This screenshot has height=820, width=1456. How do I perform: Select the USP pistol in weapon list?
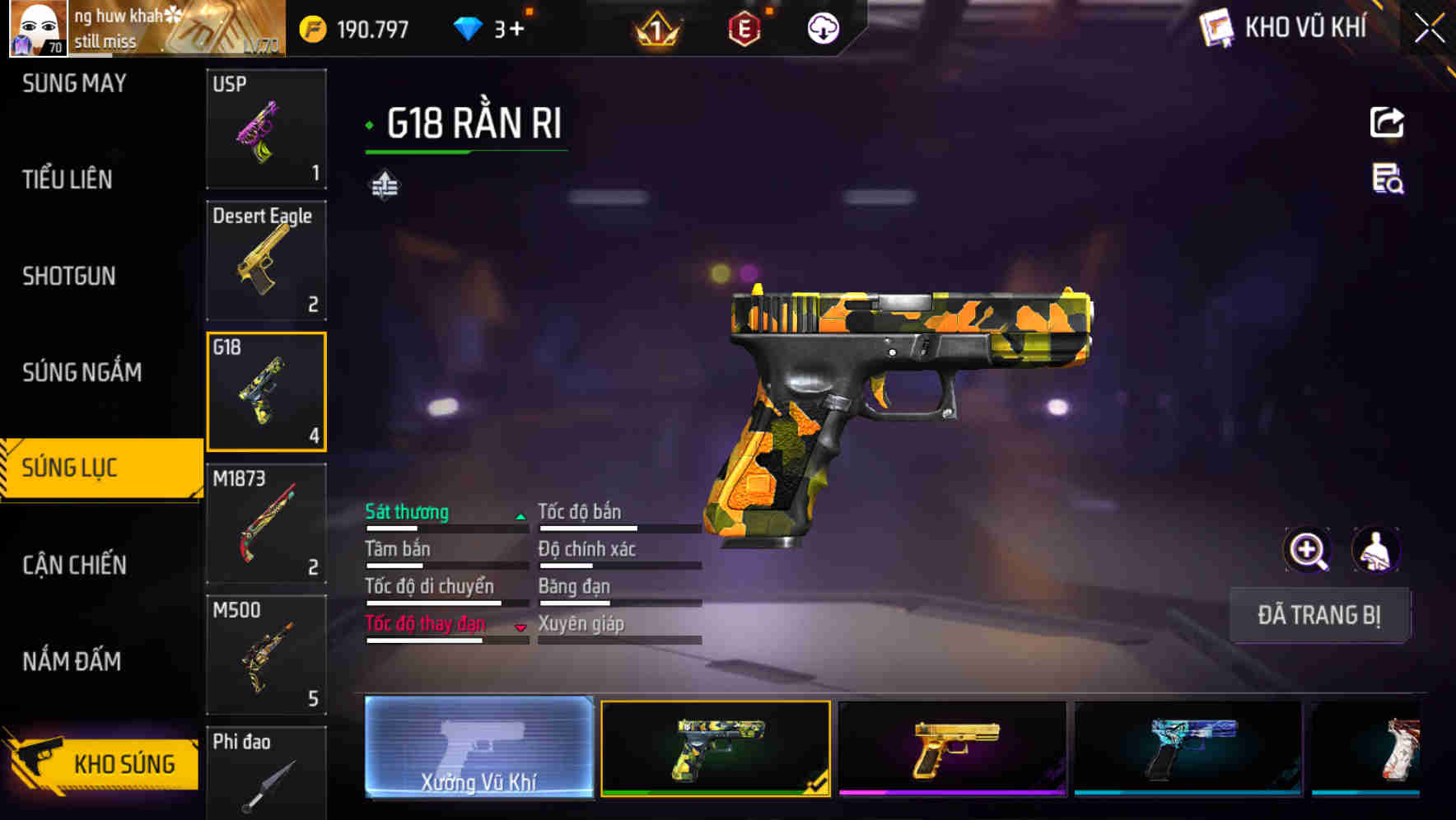(265, 128)
